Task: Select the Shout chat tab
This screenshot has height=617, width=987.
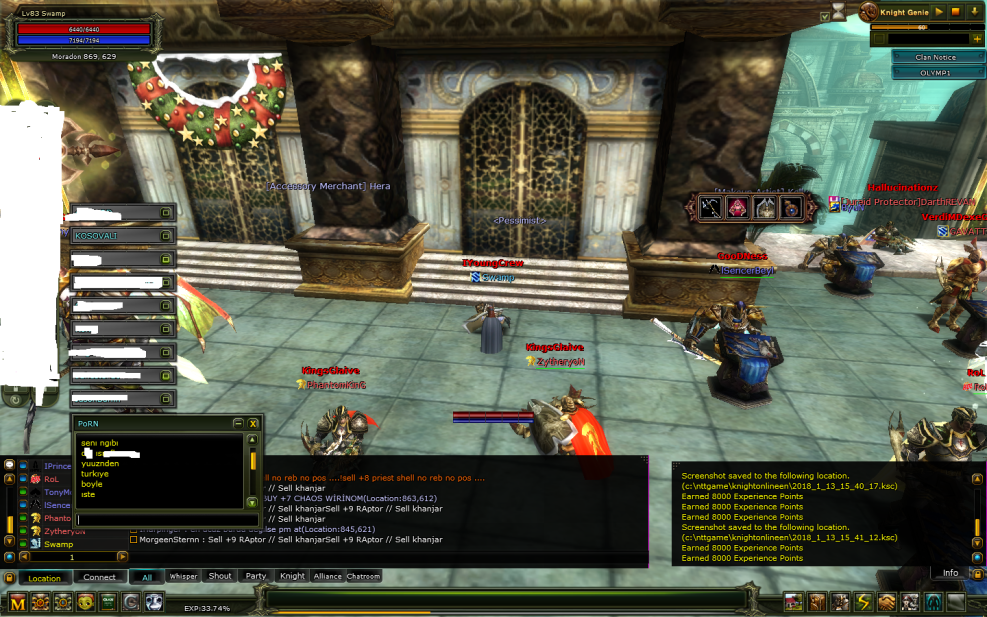Action: coord(220,576)
